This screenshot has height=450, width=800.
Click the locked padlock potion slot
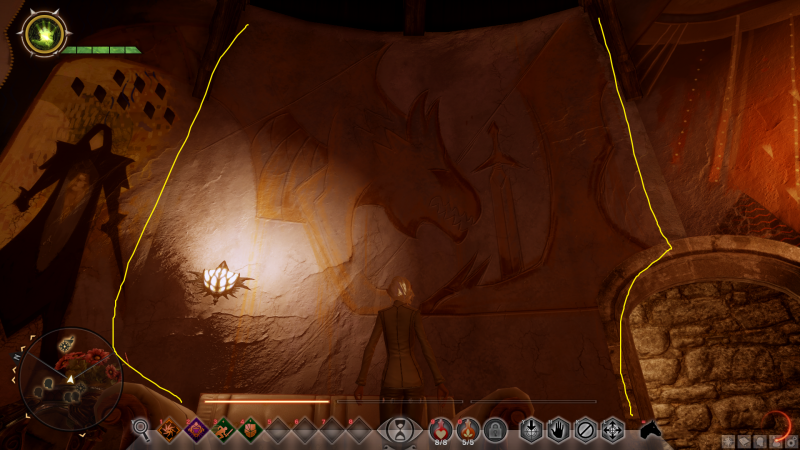[x=494, y=431]
